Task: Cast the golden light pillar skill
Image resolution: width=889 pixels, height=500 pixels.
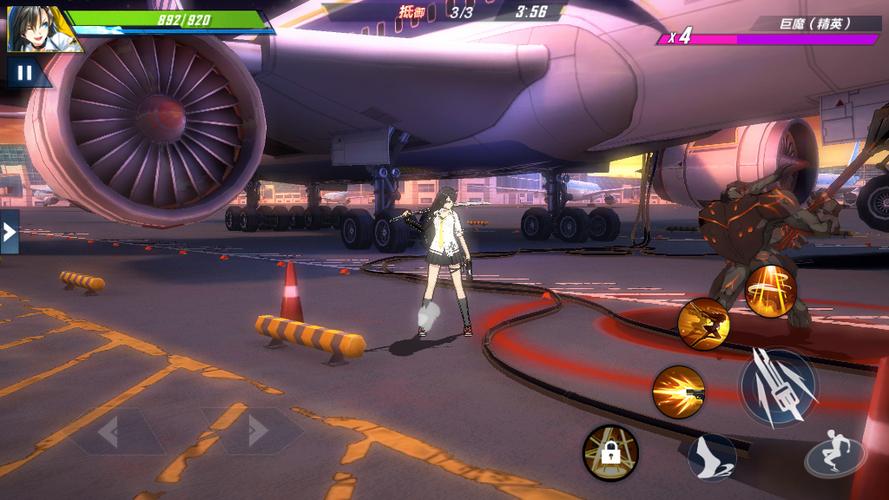Action: [770, 291]
